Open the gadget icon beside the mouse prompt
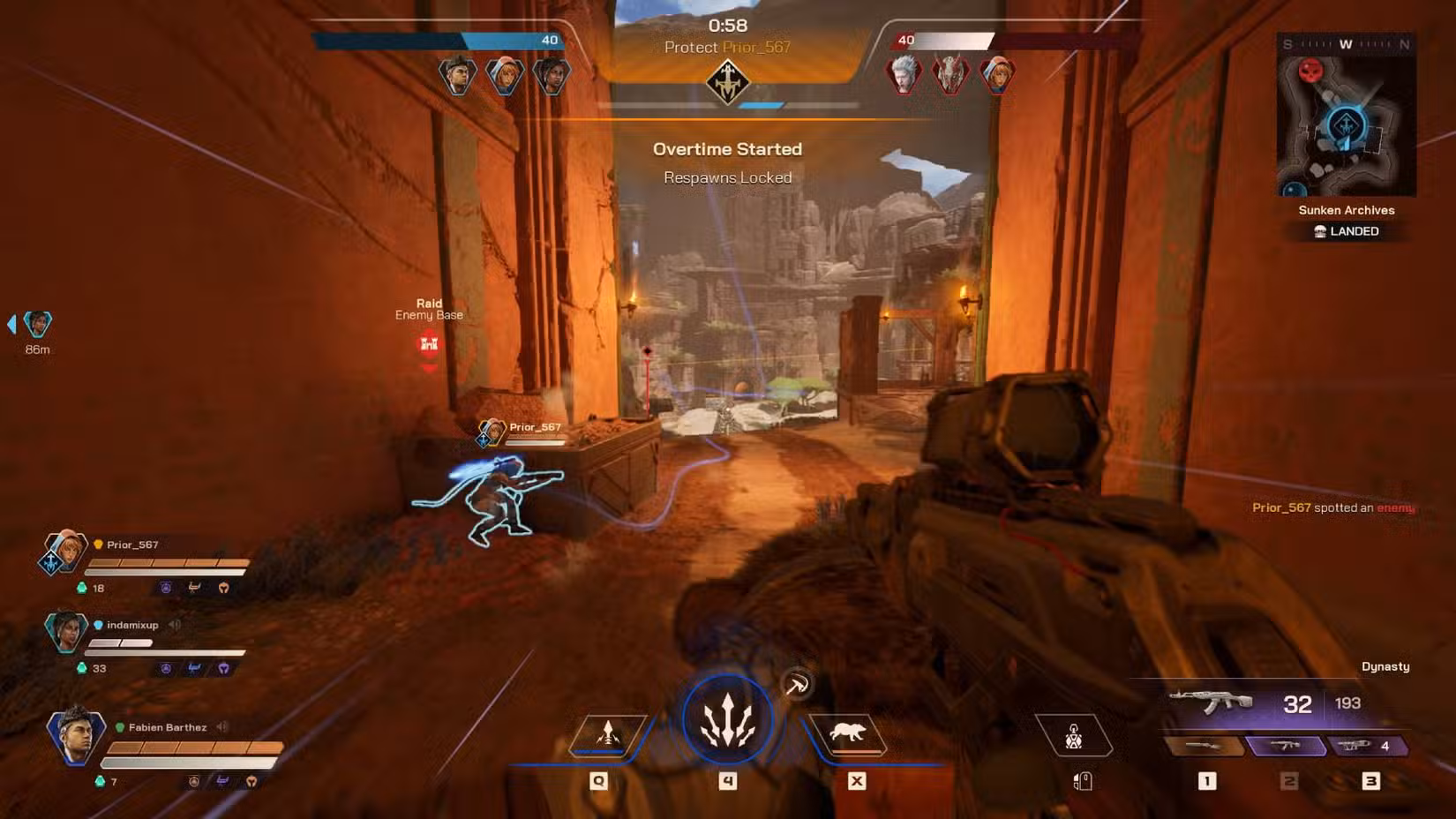This screenshot has width=1456, height=819. point(1075,735)
